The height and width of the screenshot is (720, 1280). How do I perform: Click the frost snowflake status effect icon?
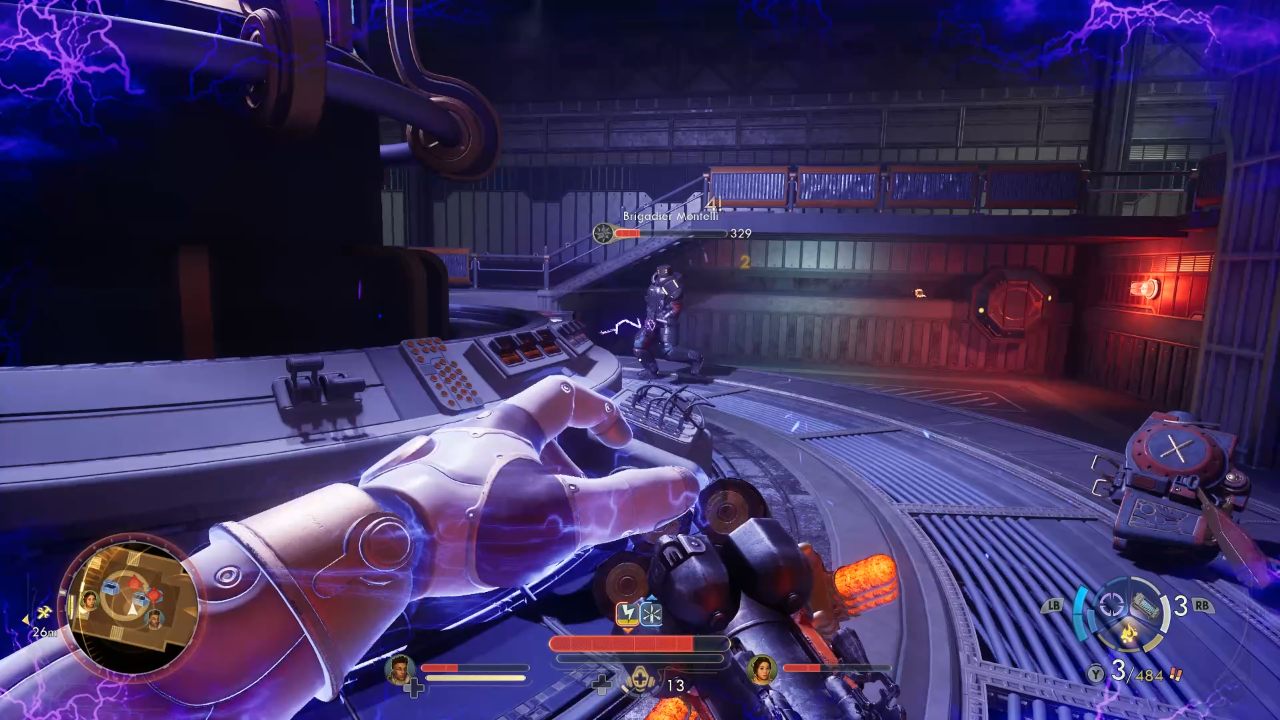tap(650, 614)
